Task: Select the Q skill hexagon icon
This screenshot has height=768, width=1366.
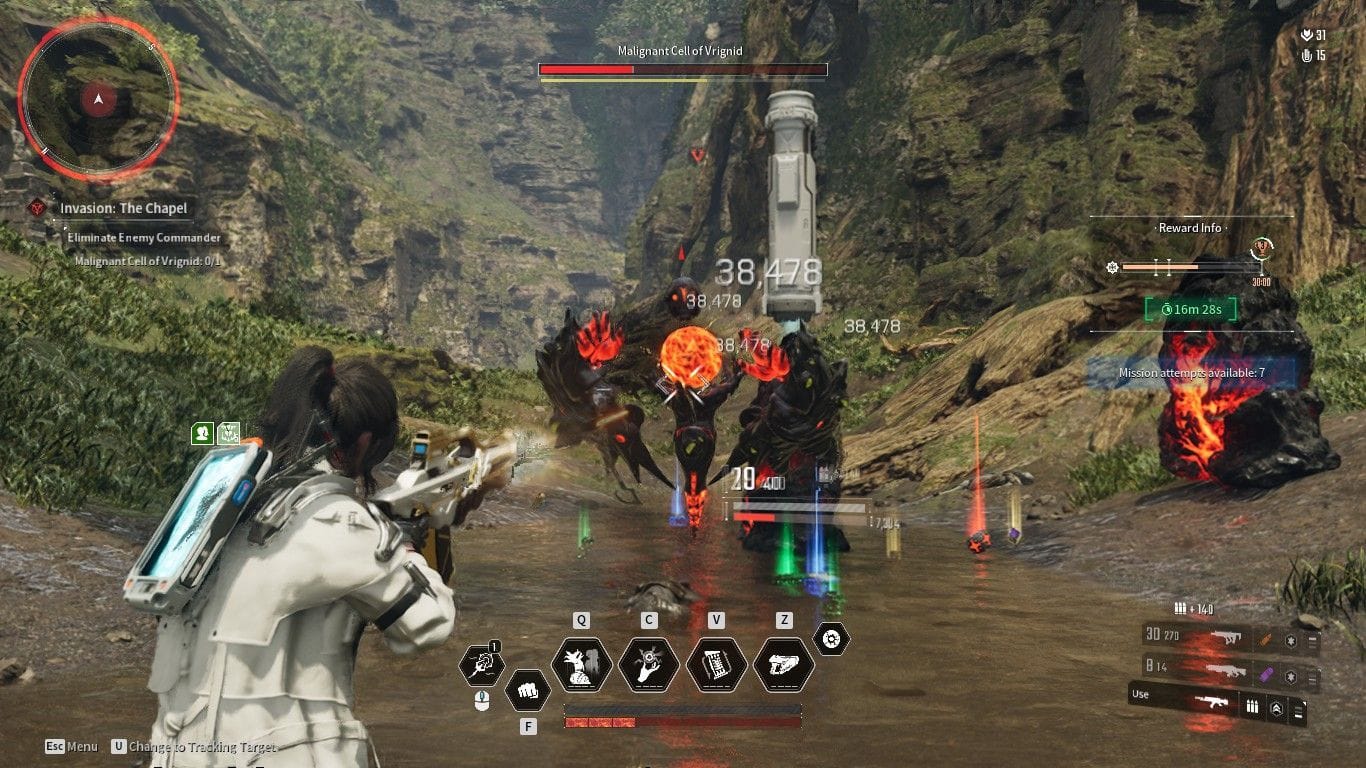Action: (581, 664)
